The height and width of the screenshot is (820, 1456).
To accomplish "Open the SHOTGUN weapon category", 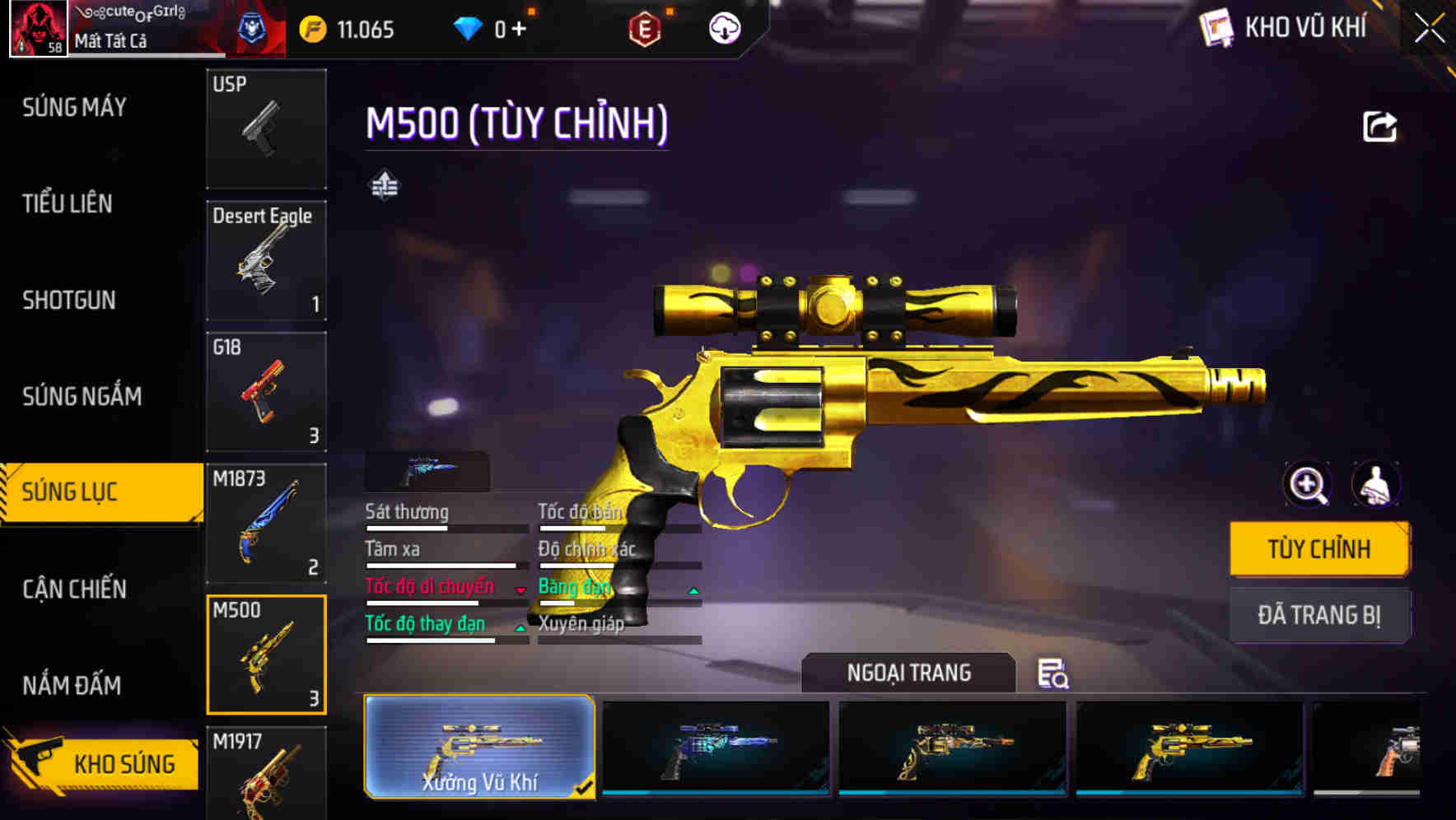I will pyautogui.click(x=70, y=300).
